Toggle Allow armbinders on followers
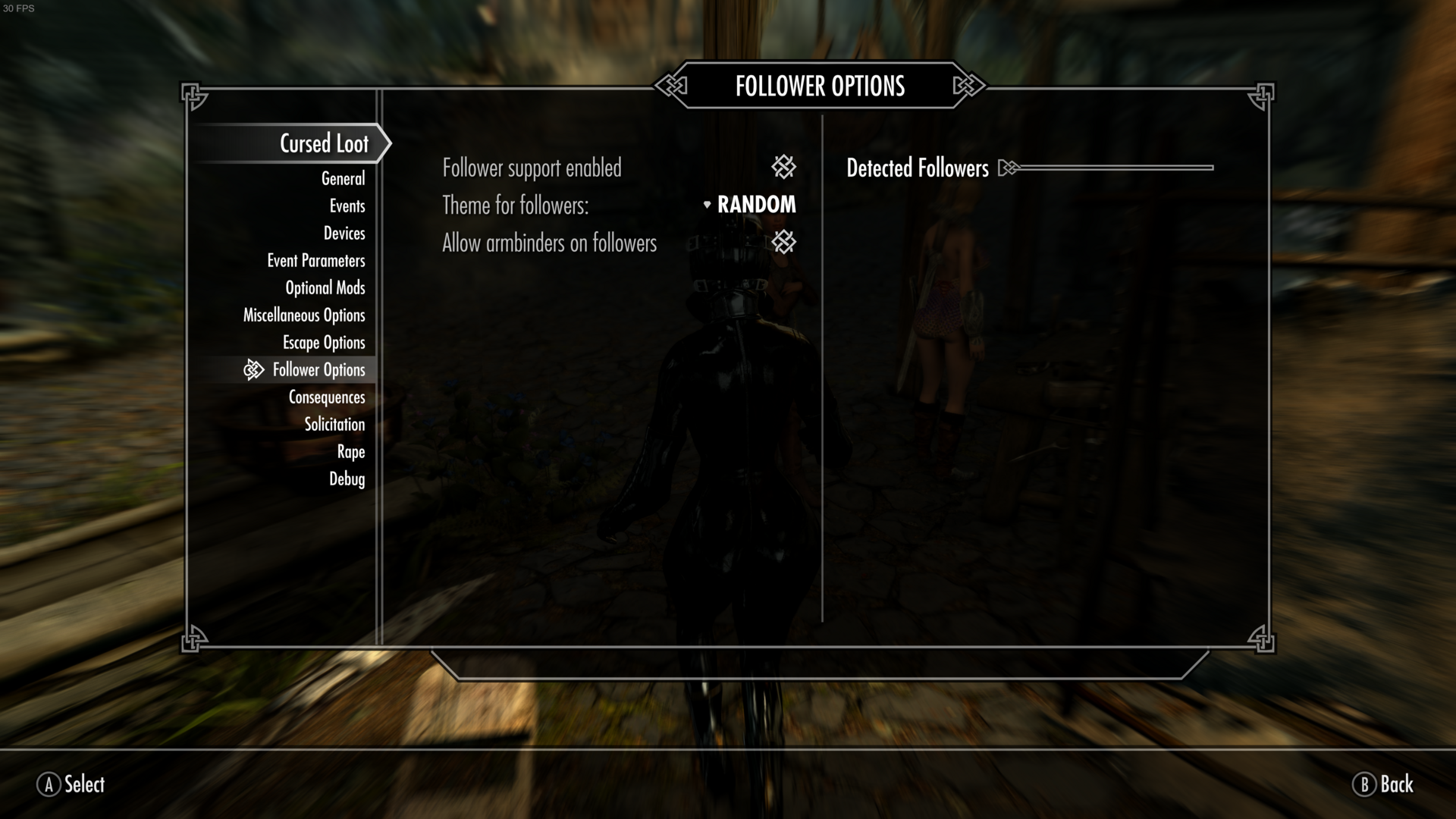This screenshot has width=1456, height=819. tap(783, 243)
